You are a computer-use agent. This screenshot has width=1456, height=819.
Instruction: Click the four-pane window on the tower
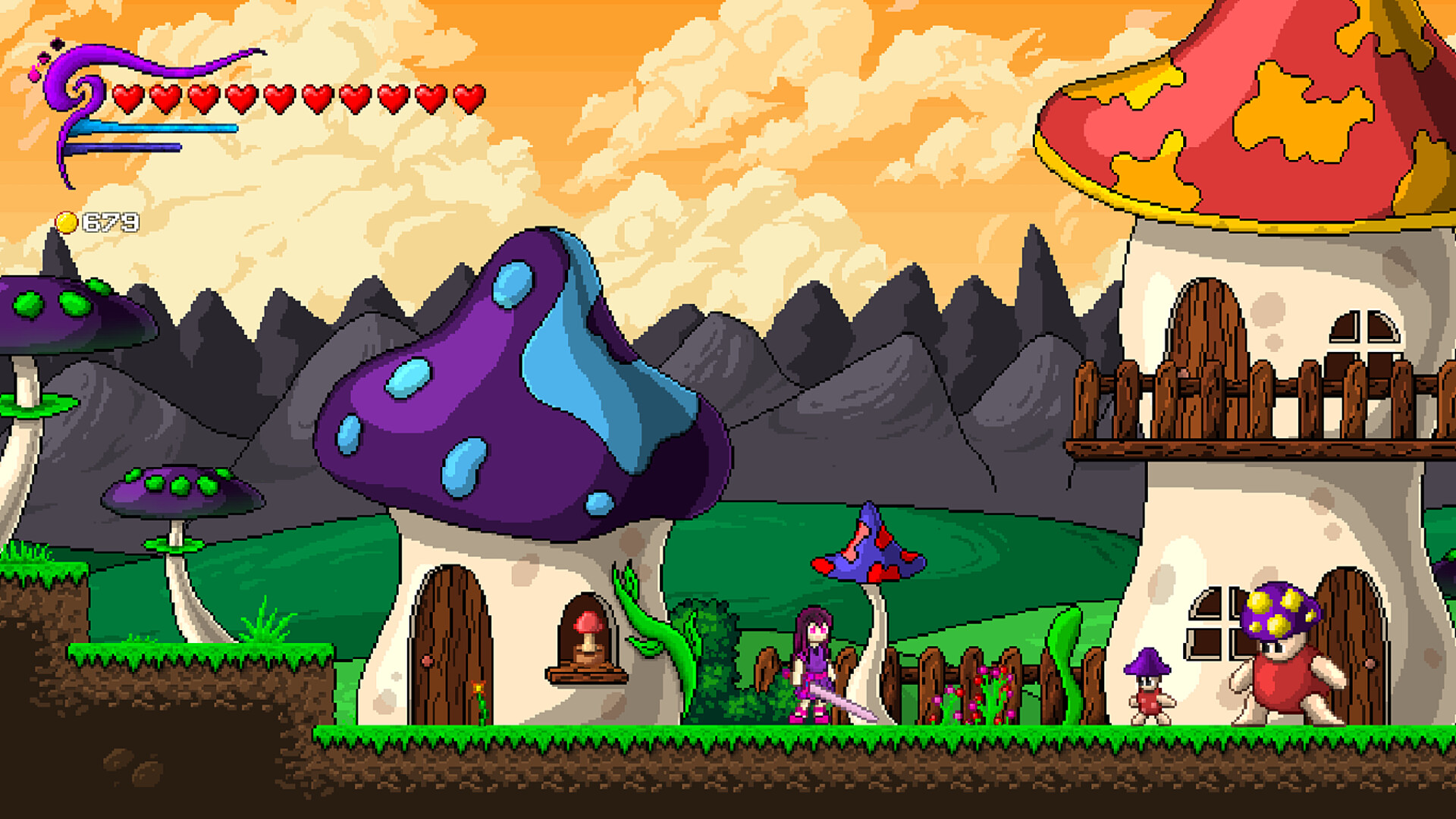pos(1221,623)
